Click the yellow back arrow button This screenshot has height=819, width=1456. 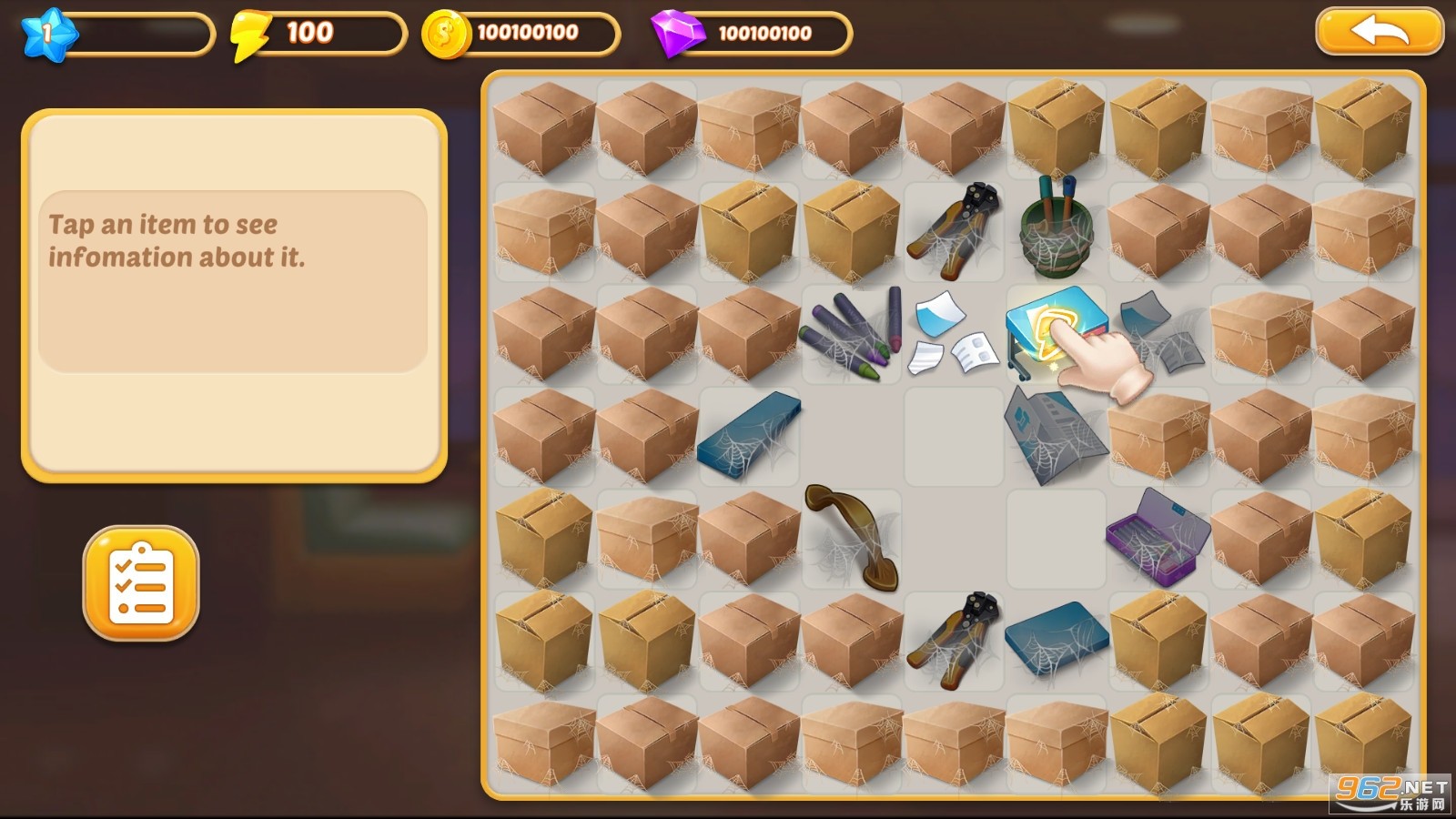pos(1379,32)
